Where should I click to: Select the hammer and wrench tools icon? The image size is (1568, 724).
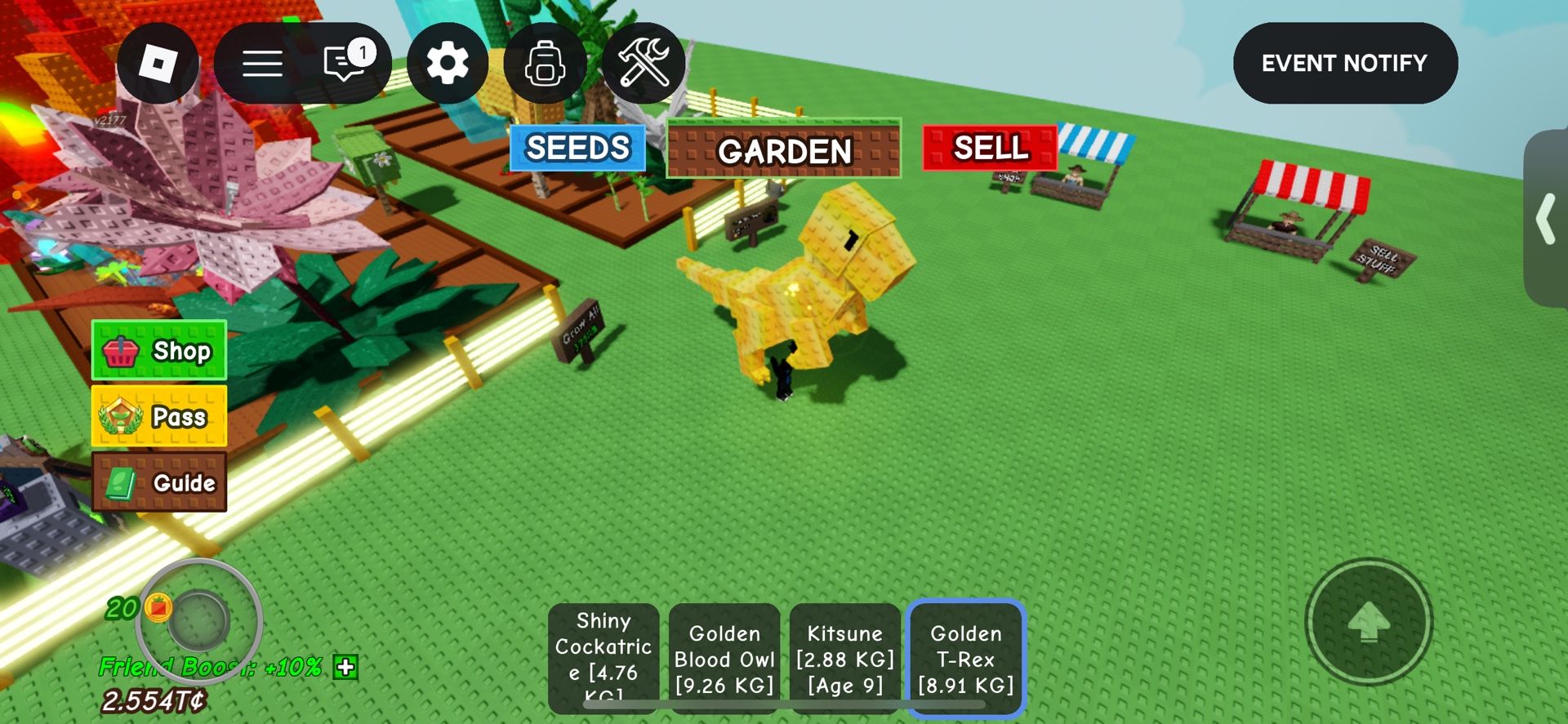point(645,63)
